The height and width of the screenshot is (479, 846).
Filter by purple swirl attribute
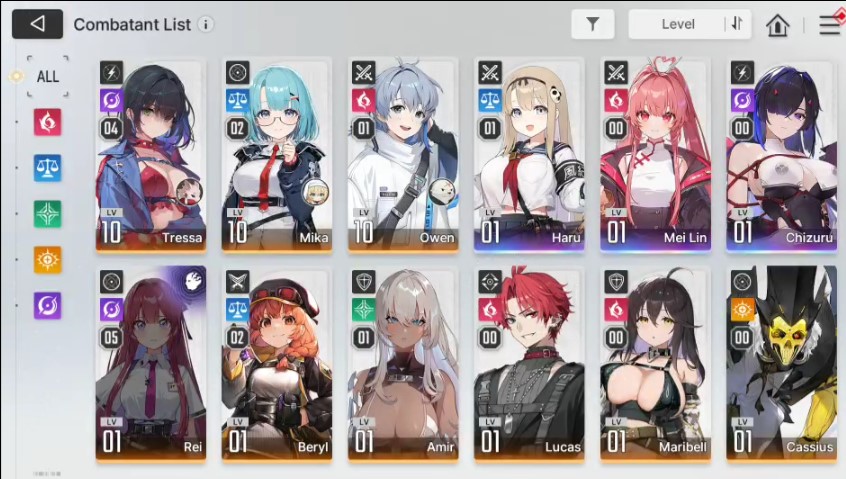(48, 306)
